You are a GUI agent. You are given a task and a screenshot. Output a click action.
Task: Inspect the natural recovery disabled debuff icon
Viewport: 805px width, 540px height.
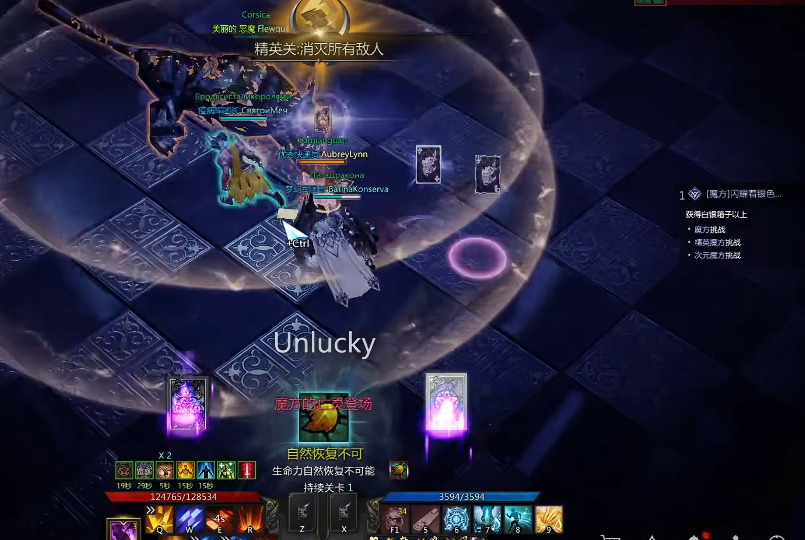point(324,420)
